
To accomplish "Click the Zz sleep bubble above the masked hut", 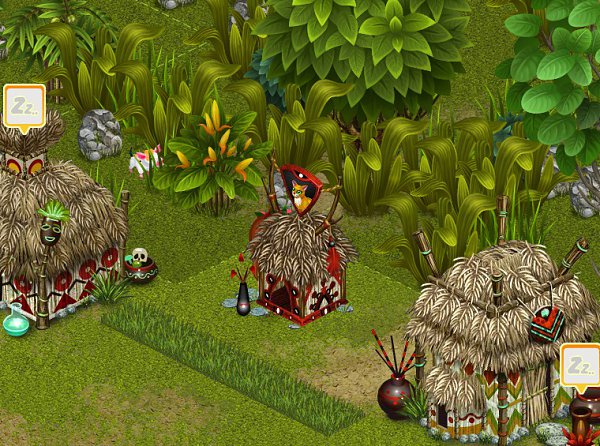I will [24, 106].
